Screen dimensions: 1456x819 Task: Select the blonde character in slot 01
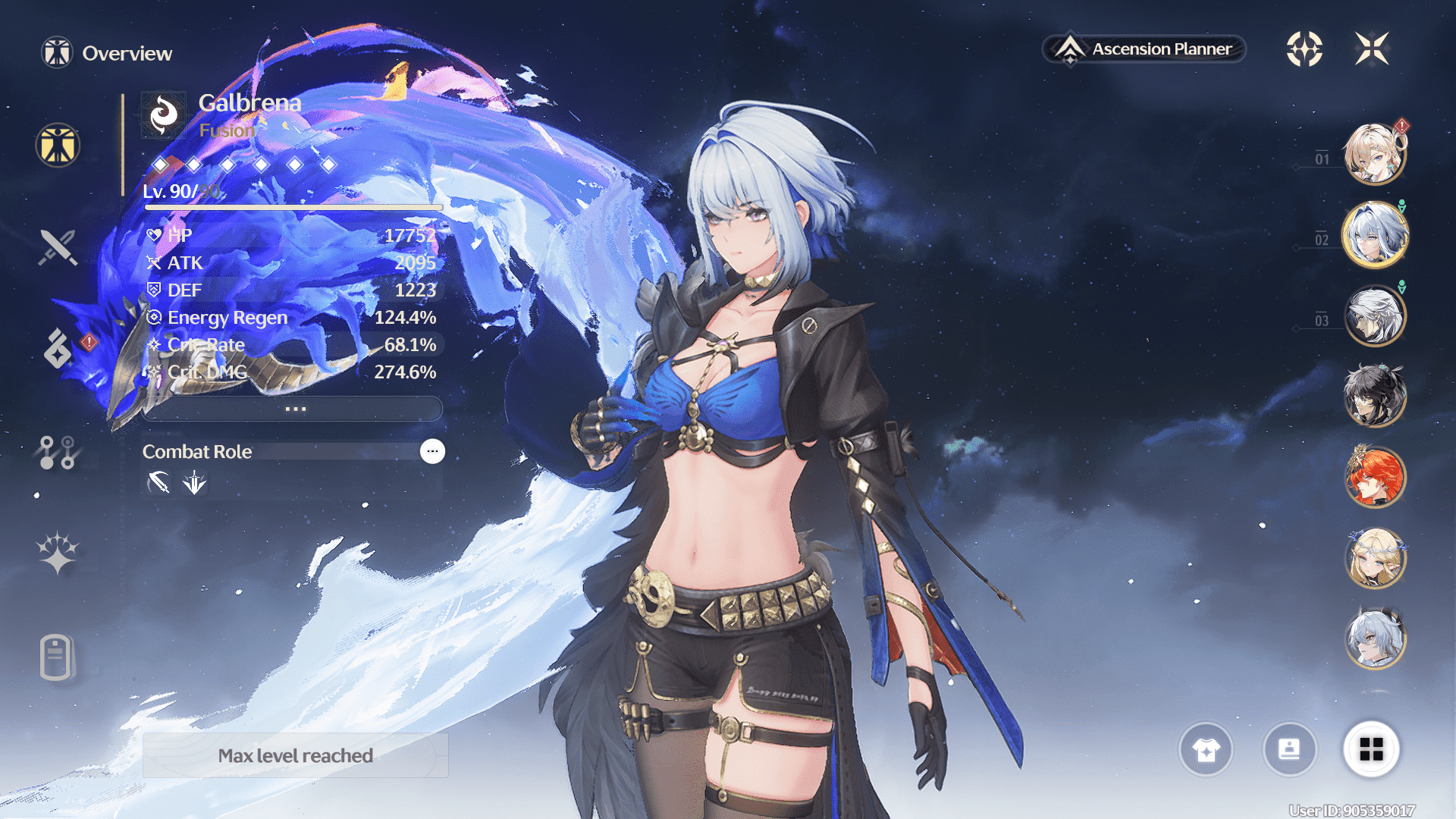pos(1374,155)
